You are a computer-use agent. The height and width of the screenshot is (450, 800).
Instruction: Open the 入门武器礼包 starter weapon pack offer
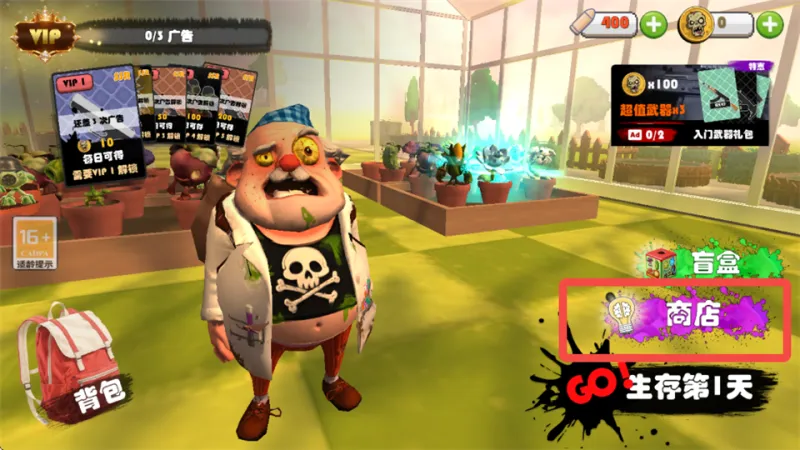(x=692, y=106)
